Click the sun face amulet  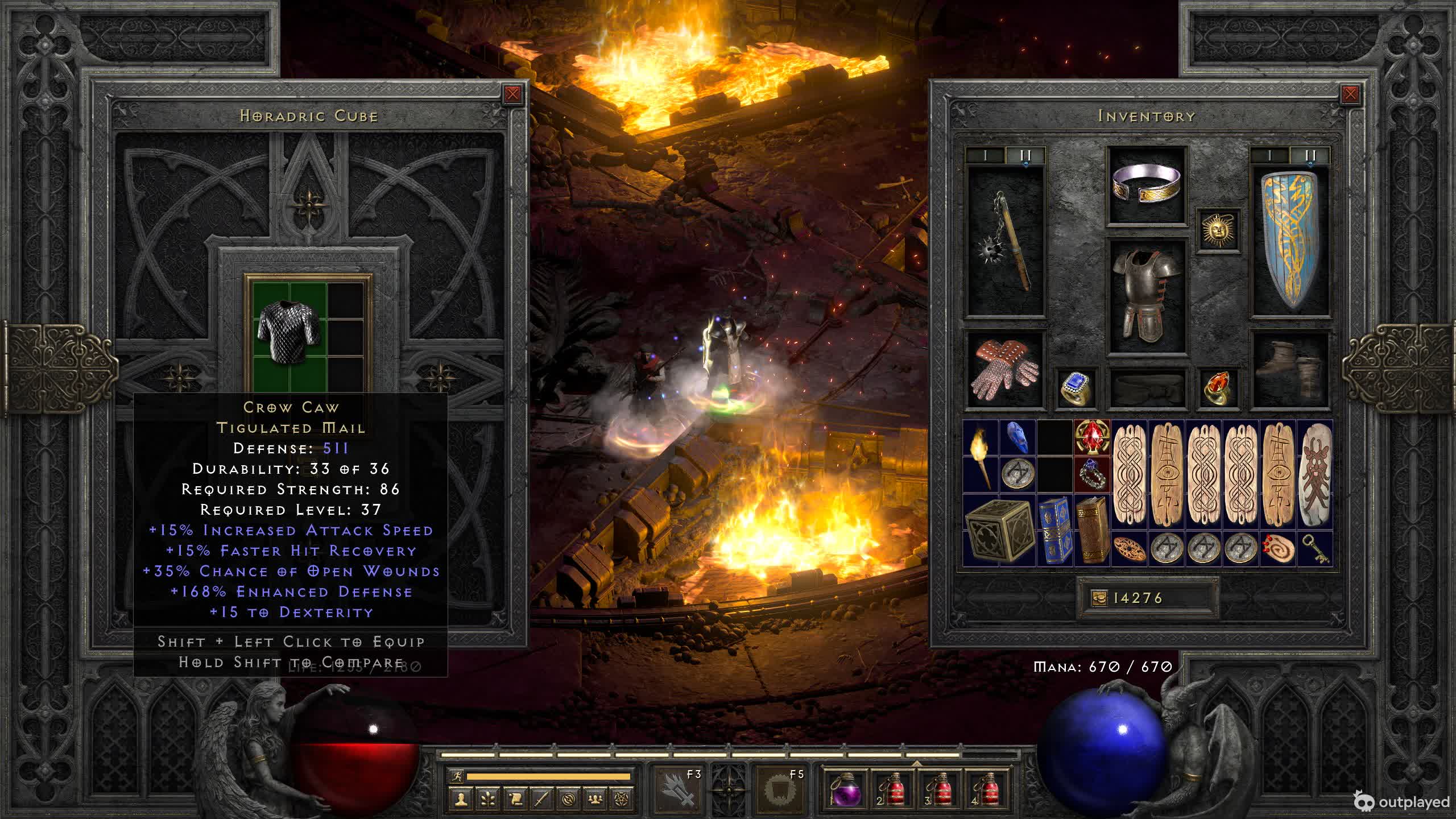pos(1218,230)
